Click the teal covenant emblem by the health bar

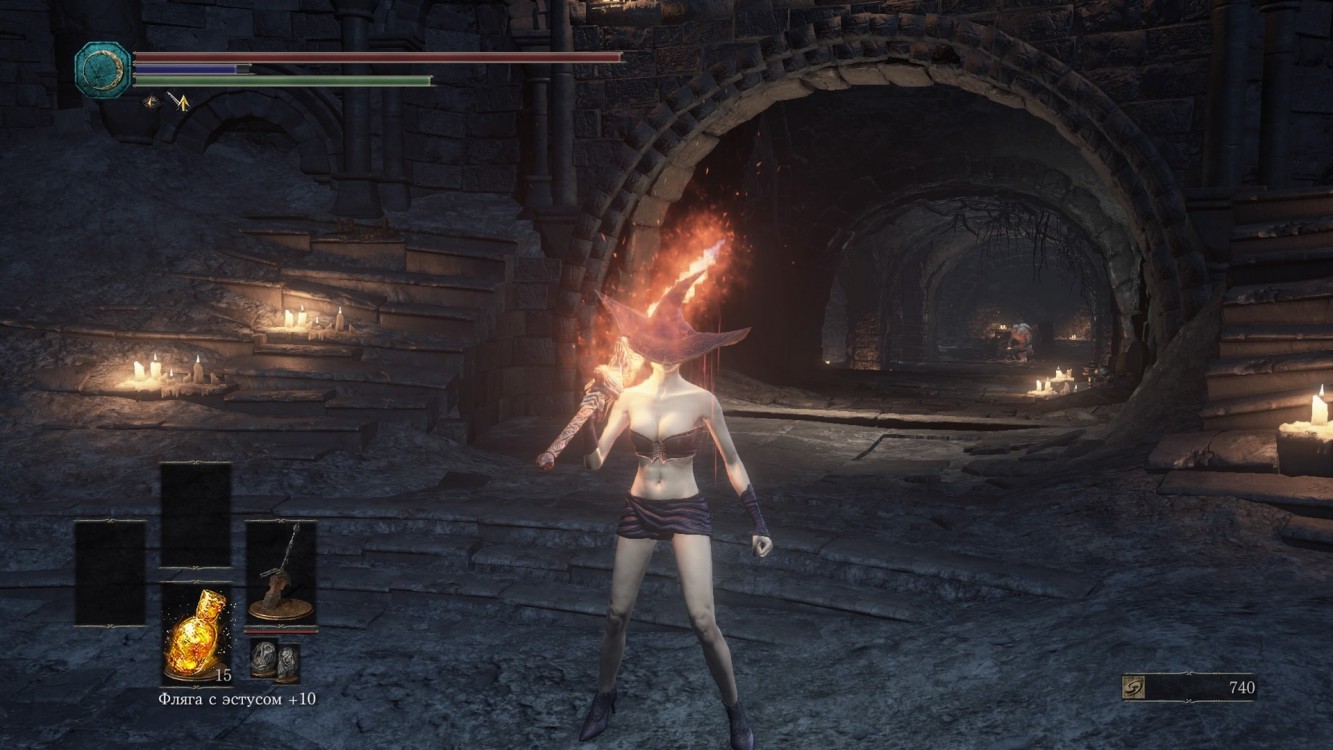point(103,69)
